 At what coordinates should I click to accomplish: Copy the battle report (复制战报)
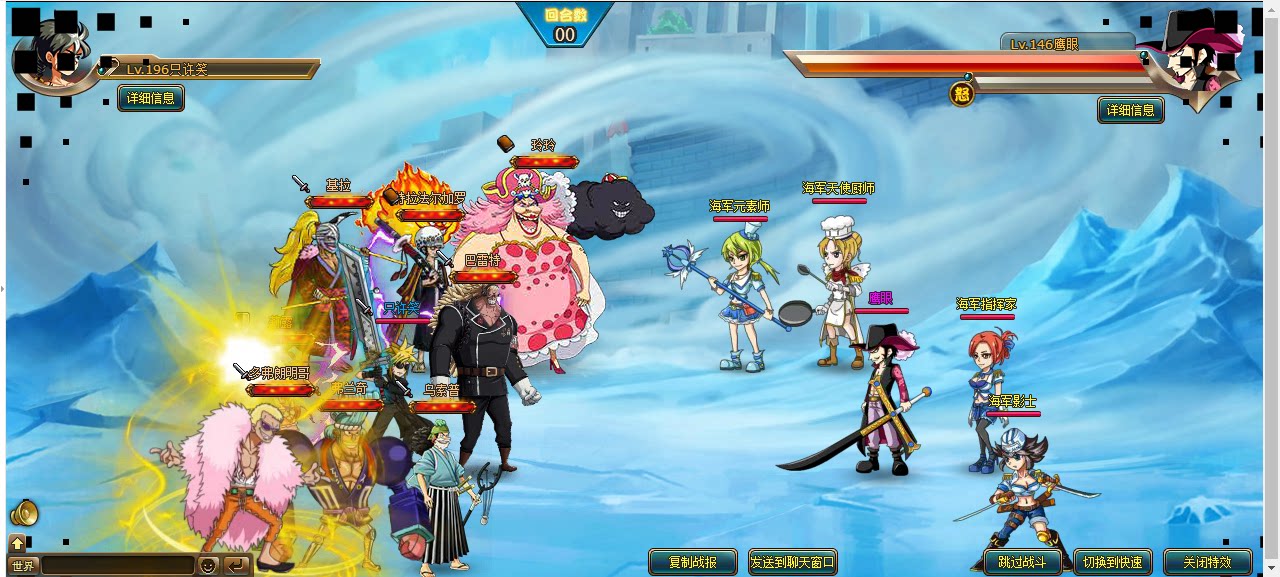point(692,562)
